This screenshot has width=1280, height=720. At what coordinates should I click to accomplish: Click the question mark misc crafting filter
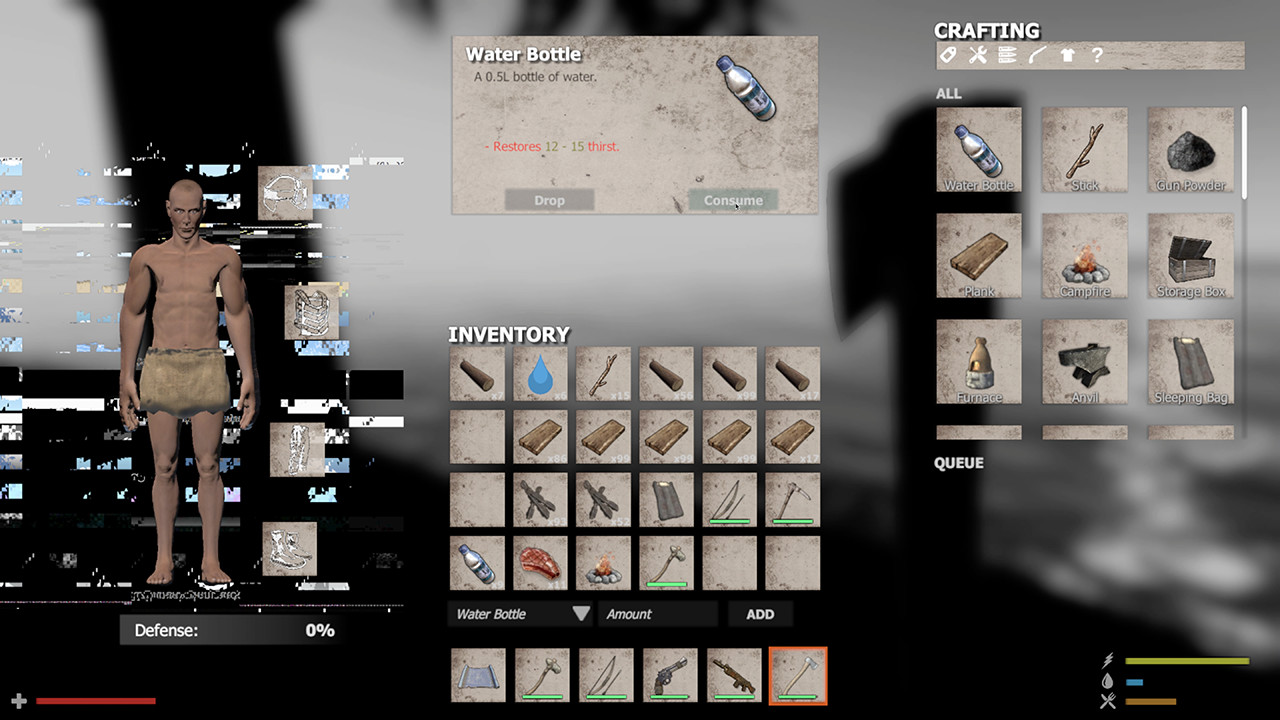tap(1097, 55)
